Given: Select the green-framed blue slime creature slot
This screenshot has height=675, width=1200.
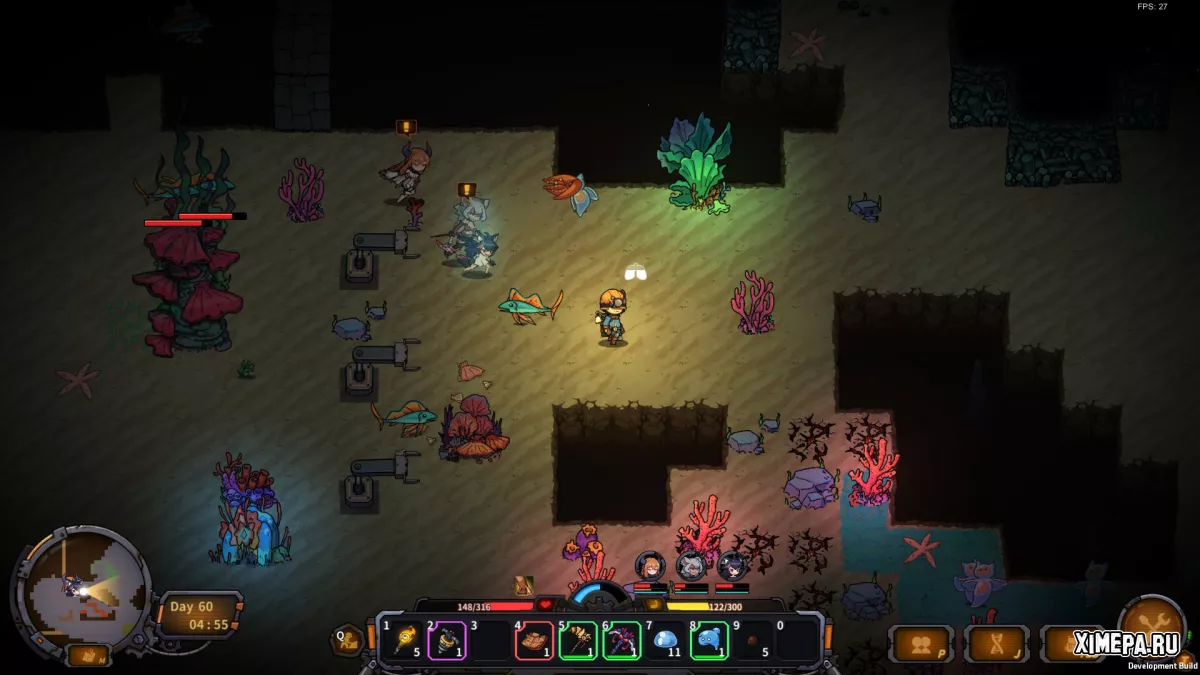Looking at the screenshot, I should 709,640.
